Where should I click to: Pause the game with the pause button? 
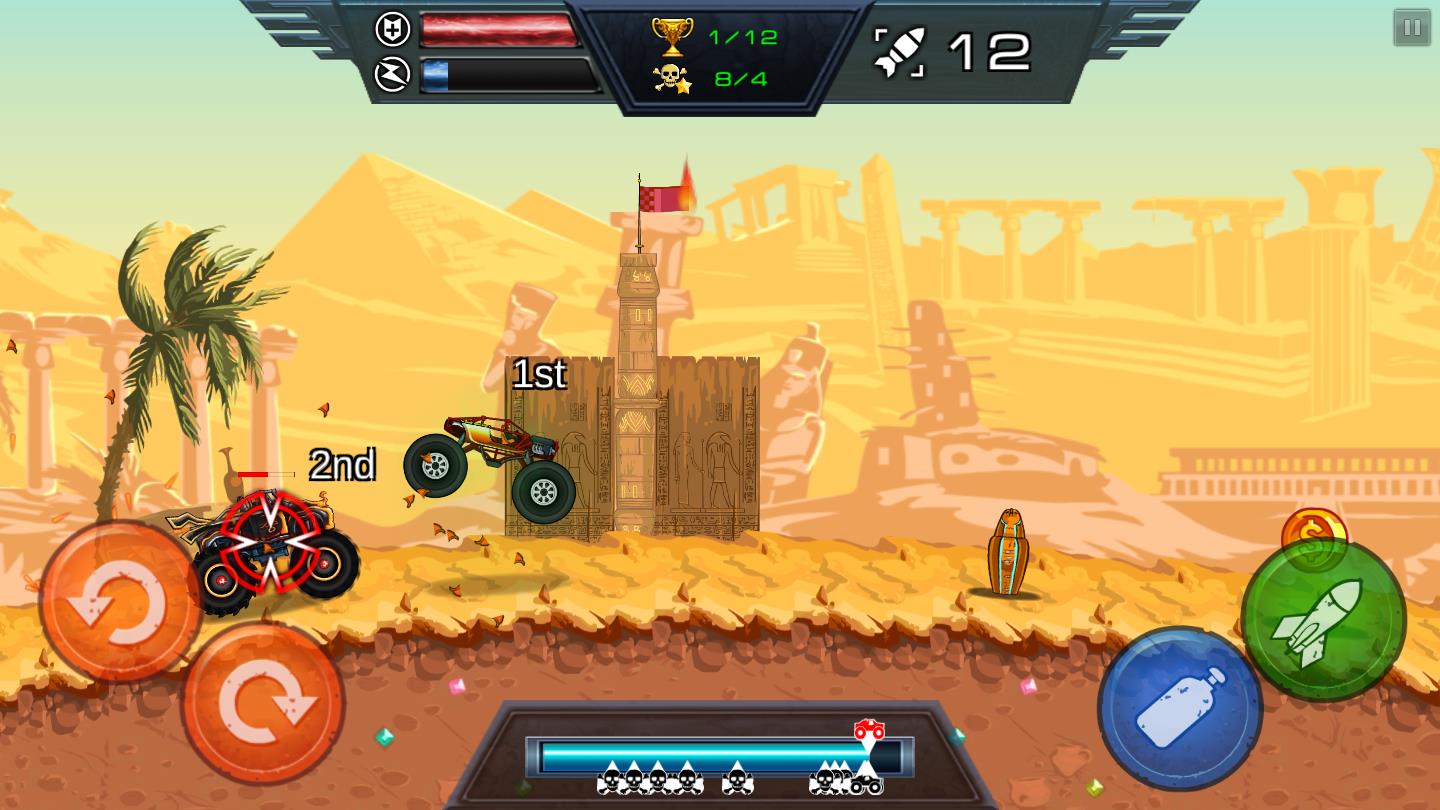pos(1412,28)
